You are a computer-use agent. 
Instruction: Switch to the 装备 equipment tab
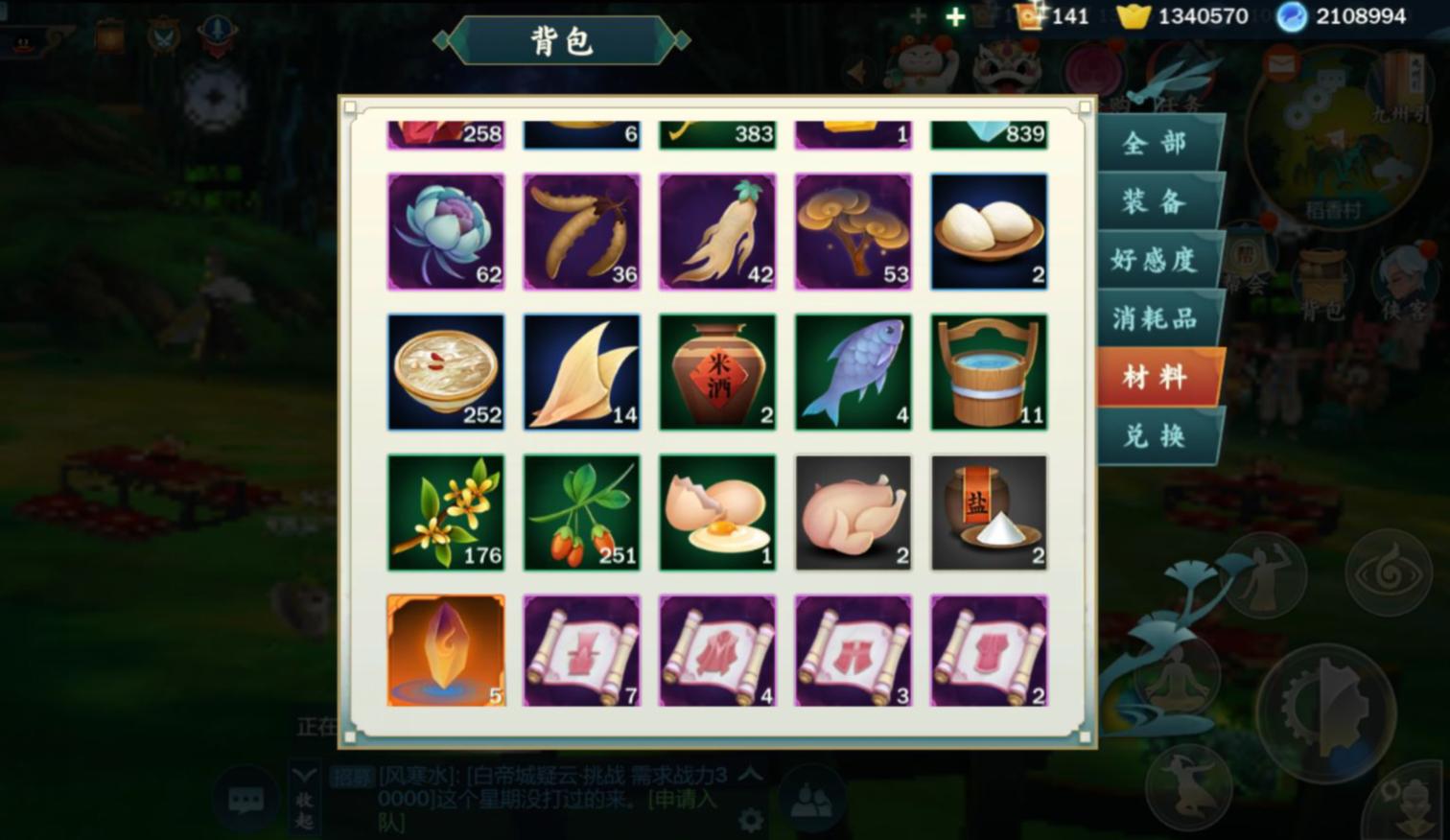pyautogui.click(x=1155, y=202)
